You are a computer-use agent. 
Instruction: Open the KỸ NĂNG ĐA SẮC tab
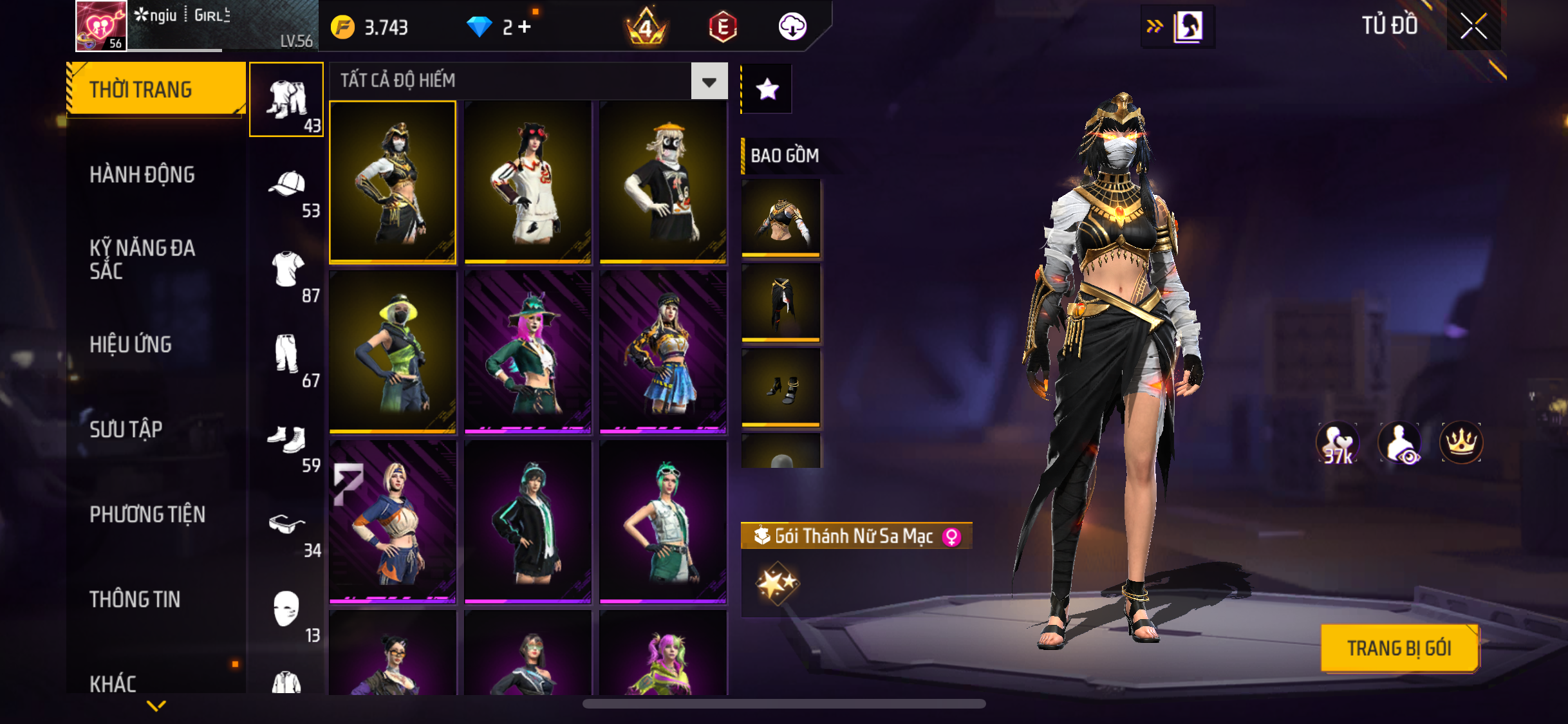coord(142,259)
